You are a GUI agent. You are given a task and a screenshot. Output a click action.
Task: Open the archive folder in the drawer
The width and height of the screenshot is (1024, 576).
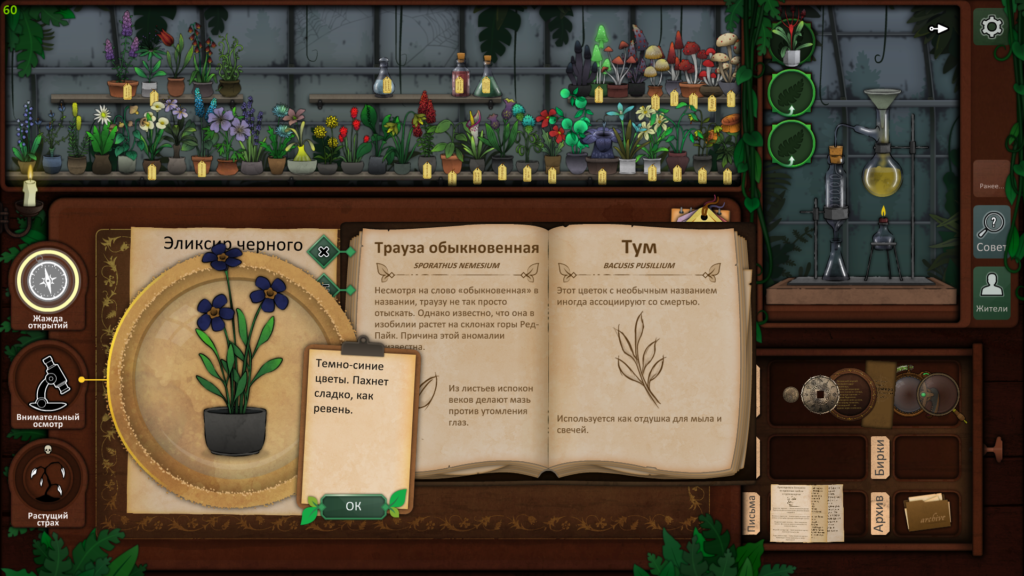926,512
